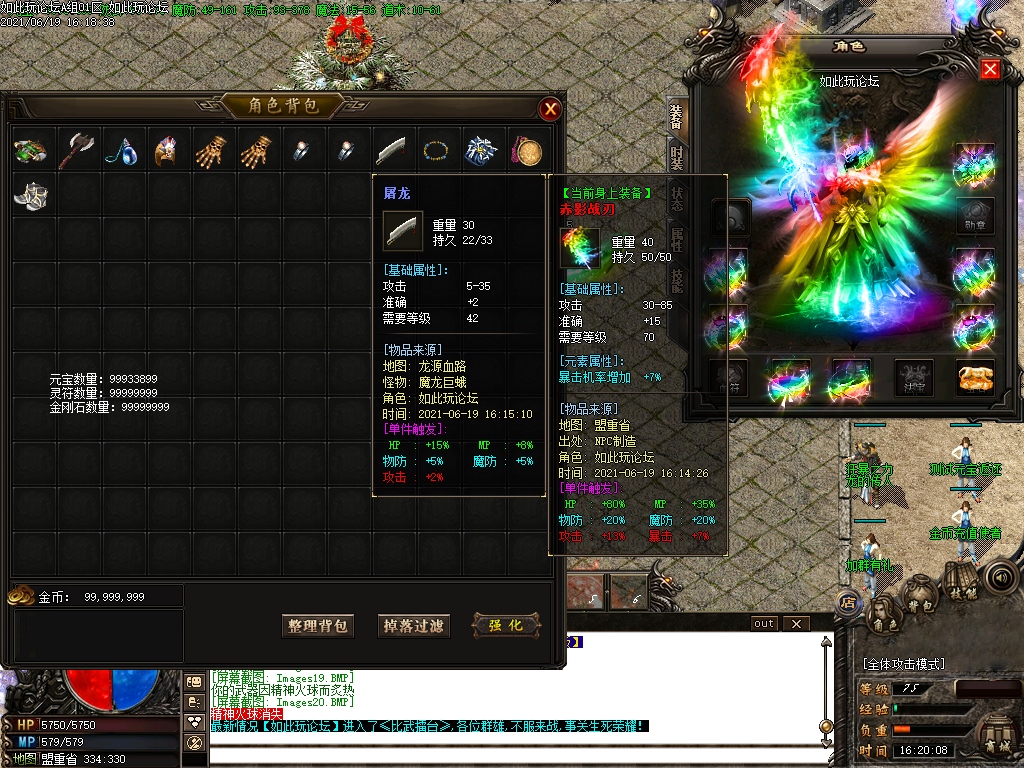Select the battle axe in the bag
The image size is (1024, 768).
pos(75,151)
